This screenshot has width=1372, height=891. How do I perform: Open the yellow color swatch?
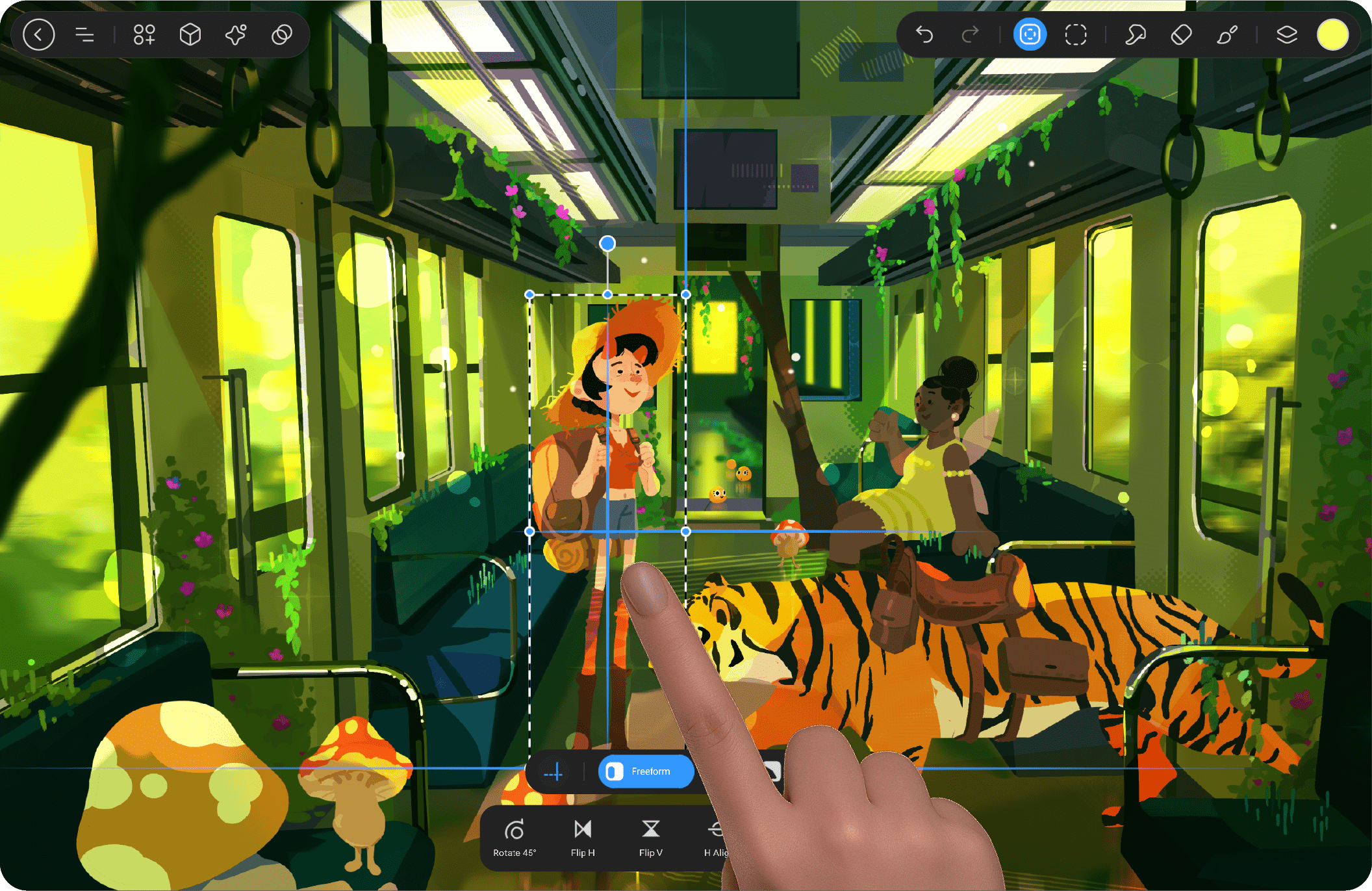point(1332,34)
